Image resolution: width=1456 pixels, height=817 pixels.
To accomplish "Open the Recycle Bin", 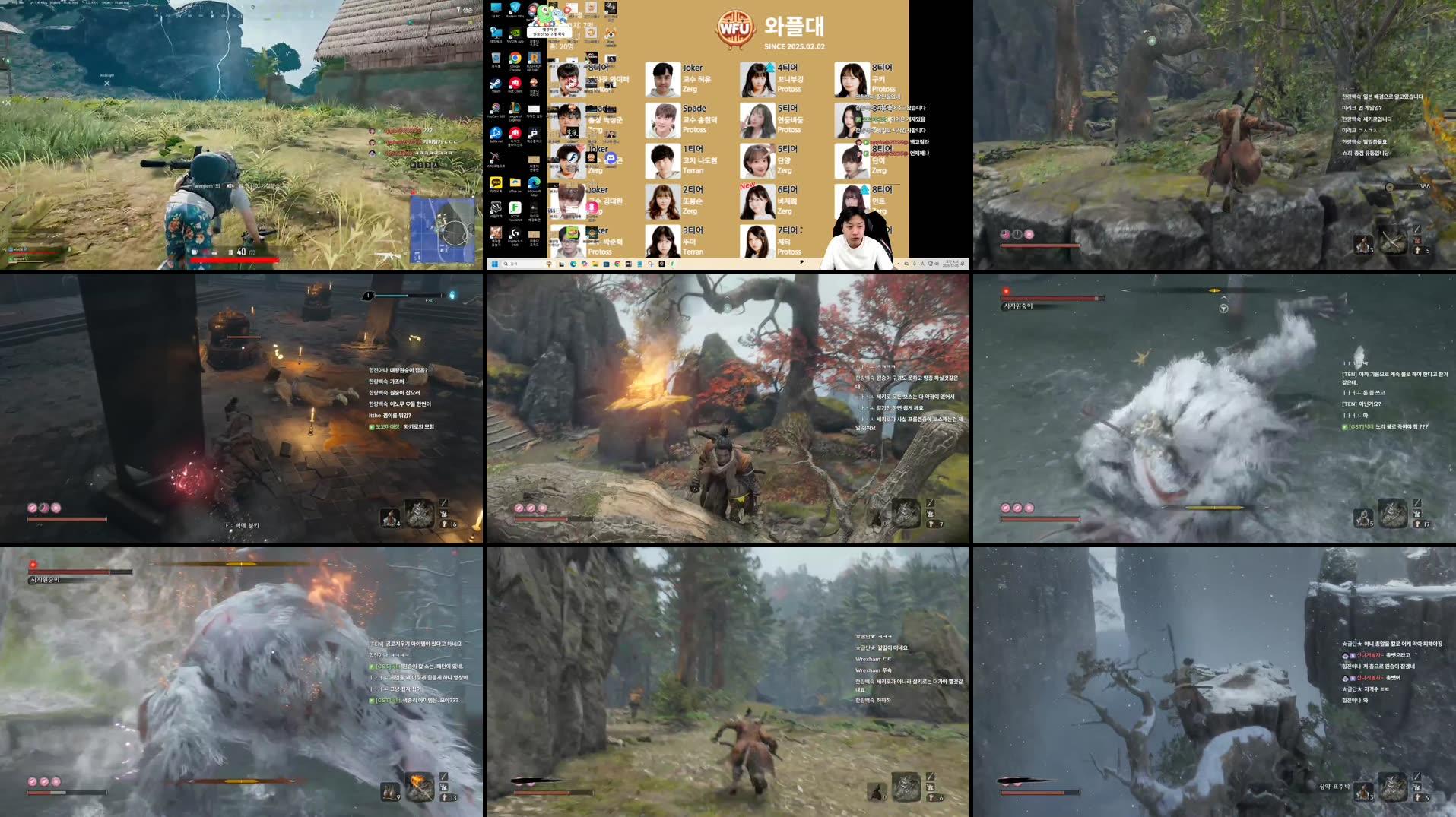I will pos(495,59).
